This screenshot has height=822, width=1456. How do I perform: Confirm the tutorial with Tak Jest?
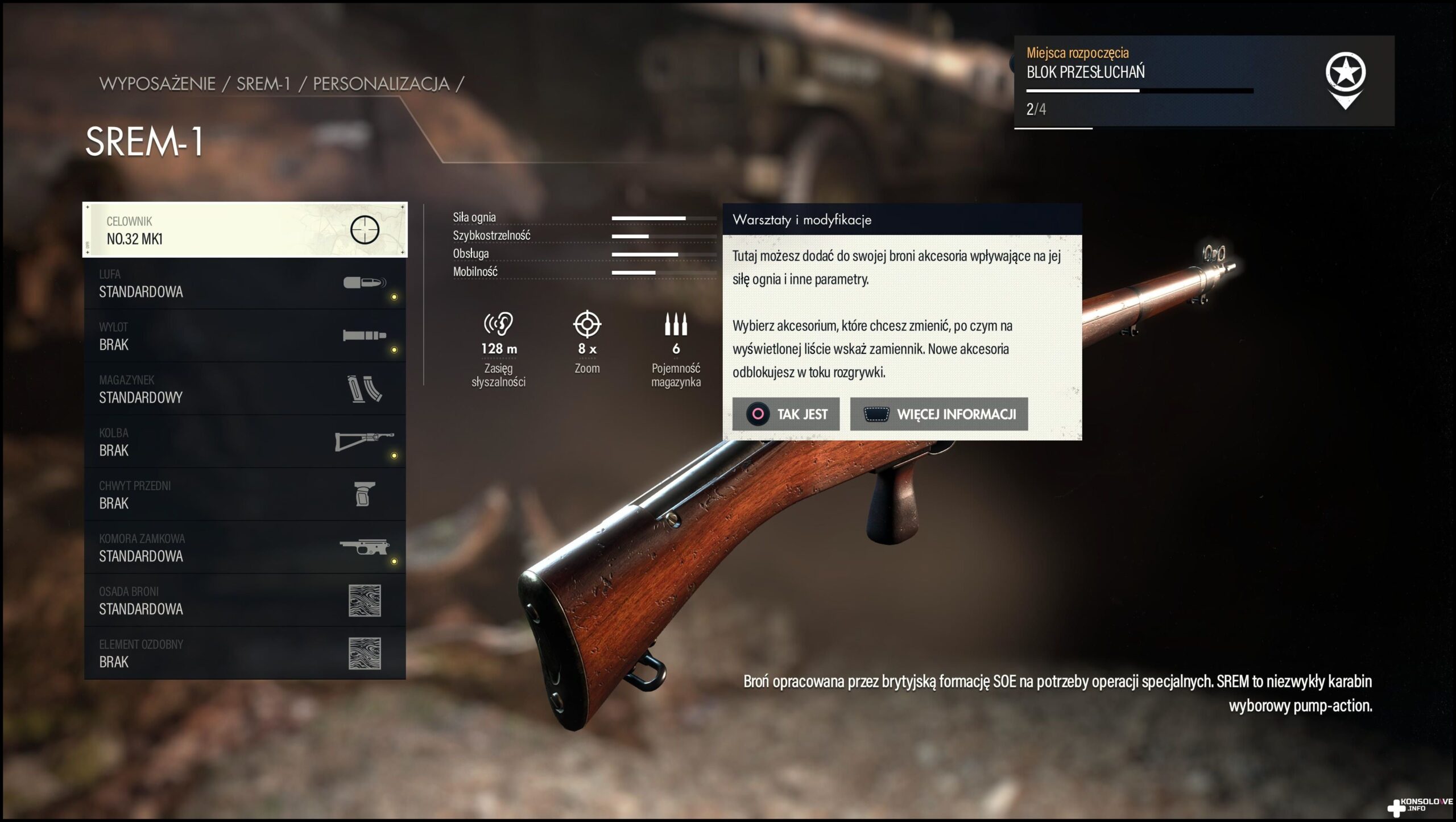click(x=785, y=414)
